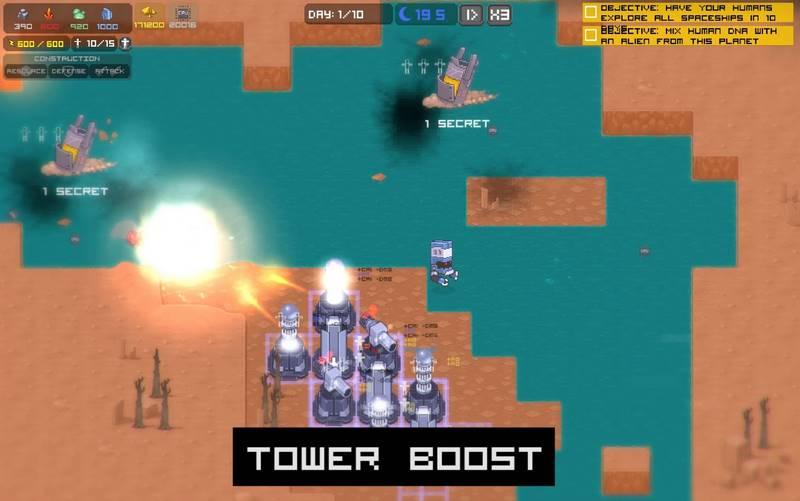This screenshot has height=501, width=800.
Task: Open the Attack construction category
Action: tap(110, 72)
